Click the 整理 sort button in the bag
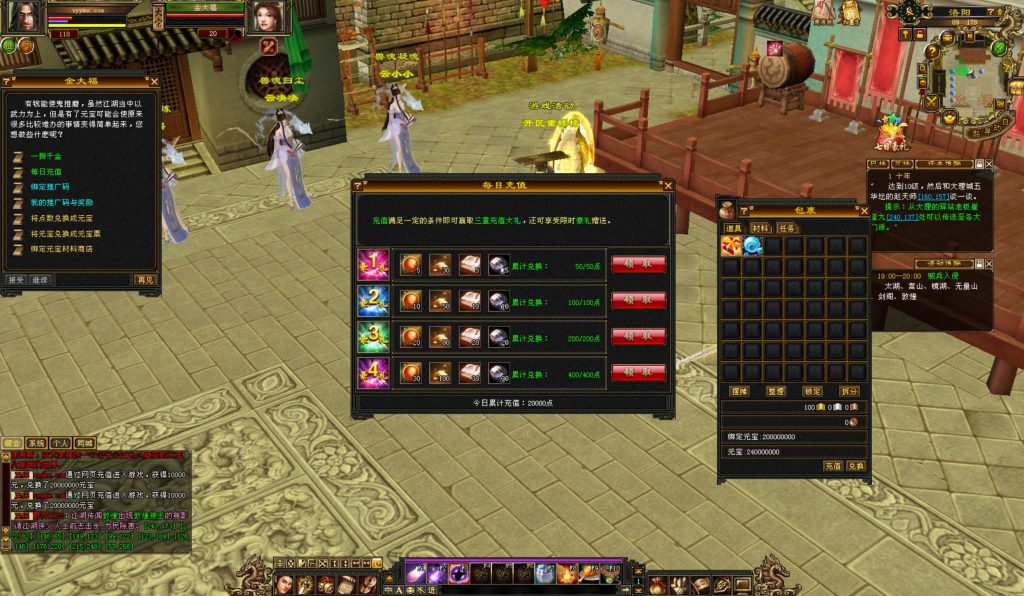1024x596 pixels. [776, 391]
